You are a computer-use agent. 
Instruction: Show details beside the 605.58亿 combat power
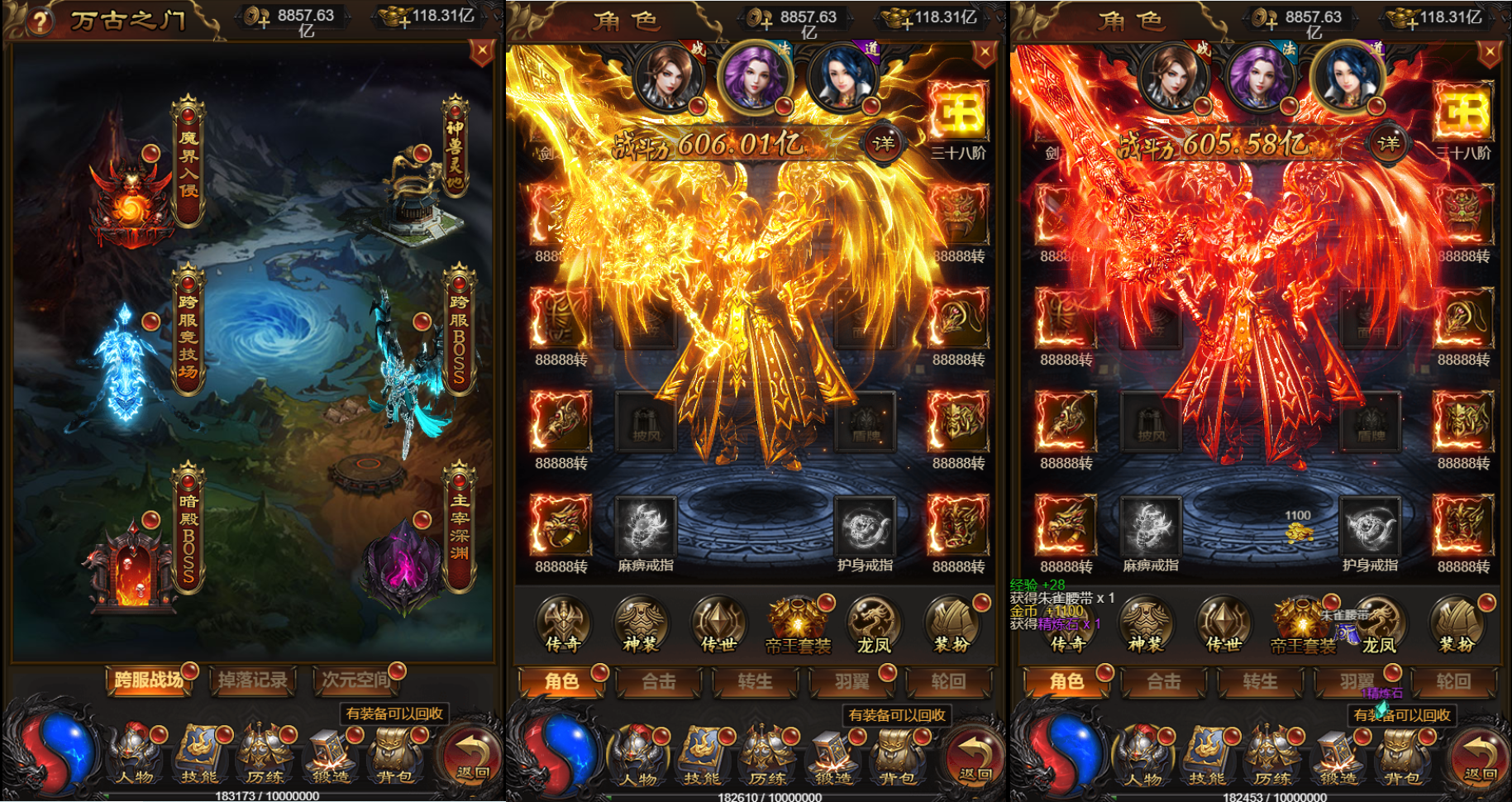point(1388,144)
